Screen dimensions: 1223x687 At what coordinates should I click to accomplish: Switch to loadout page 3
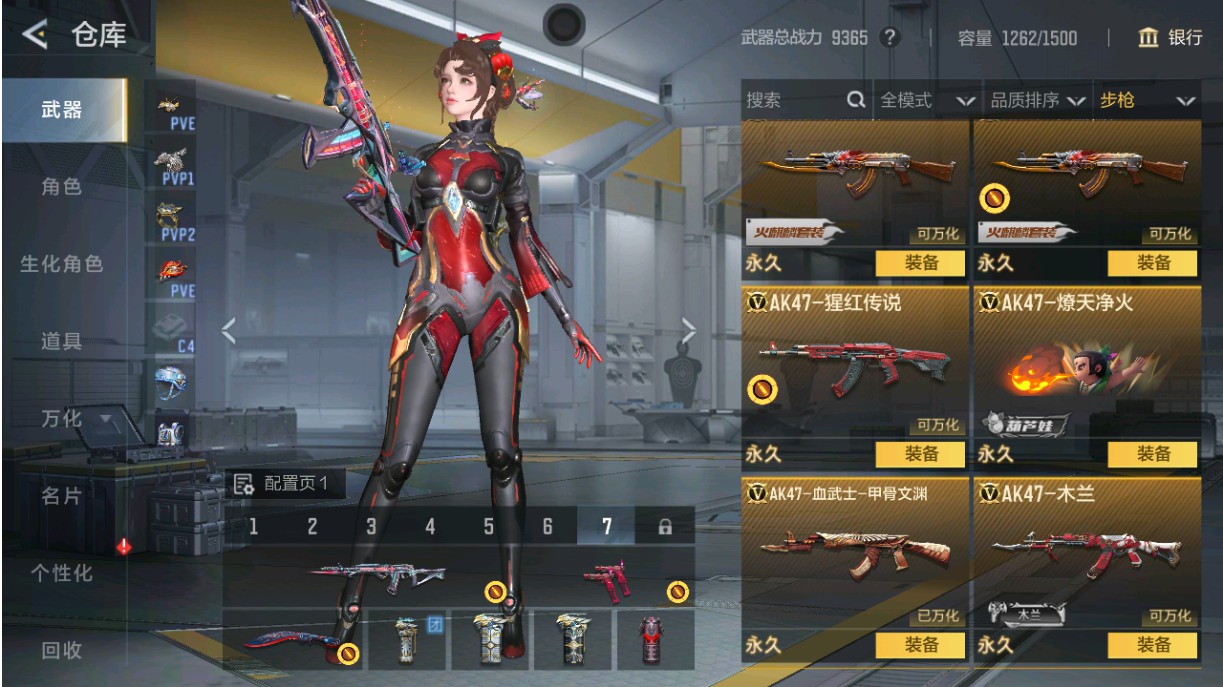click(x=371, y=527)
